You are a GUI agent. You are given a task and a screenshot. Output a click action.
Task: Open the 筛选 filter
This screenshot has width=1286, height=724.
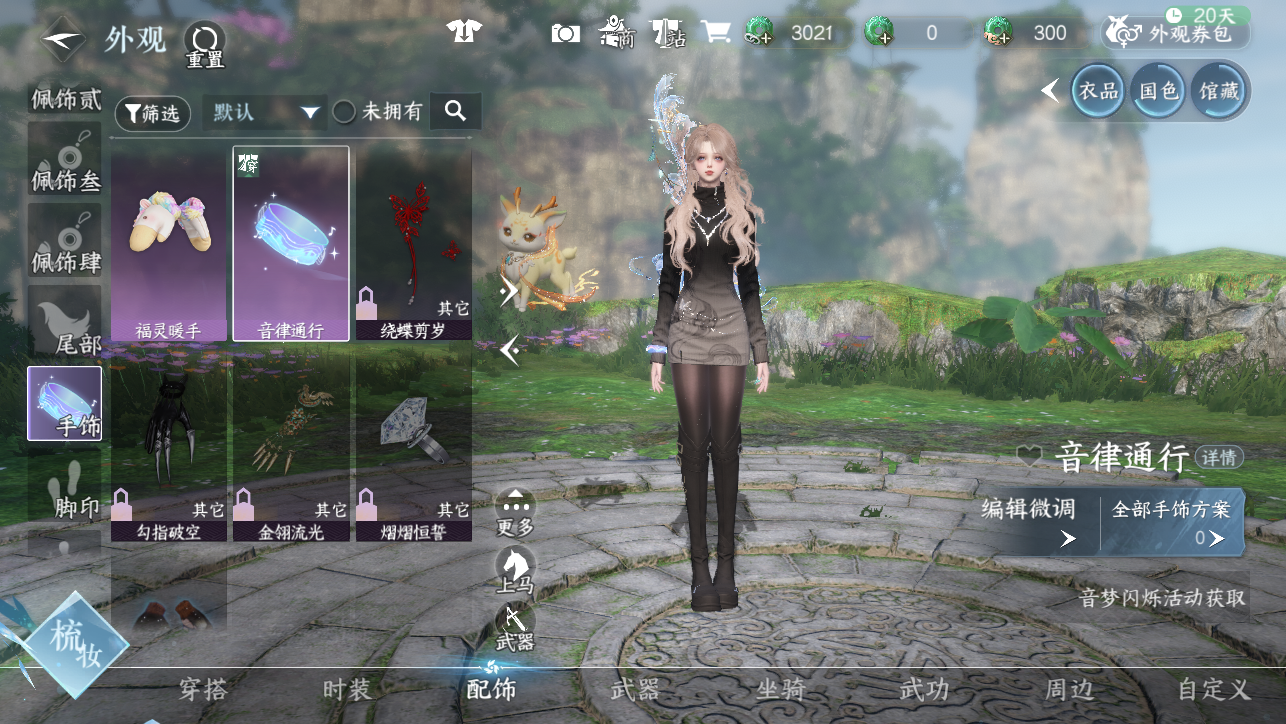153,114
